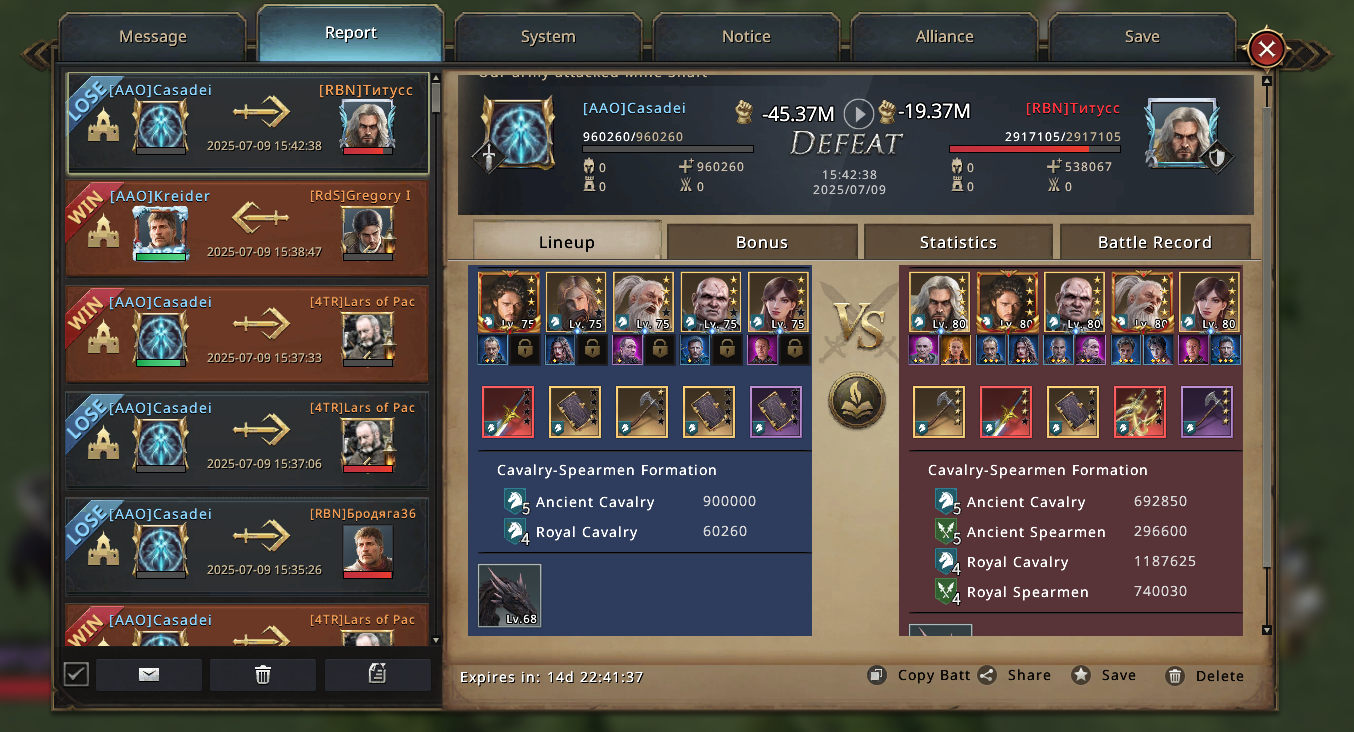Save this battle report
The width and height of the screenshot is (1354, 732).
click(1105, 675)
